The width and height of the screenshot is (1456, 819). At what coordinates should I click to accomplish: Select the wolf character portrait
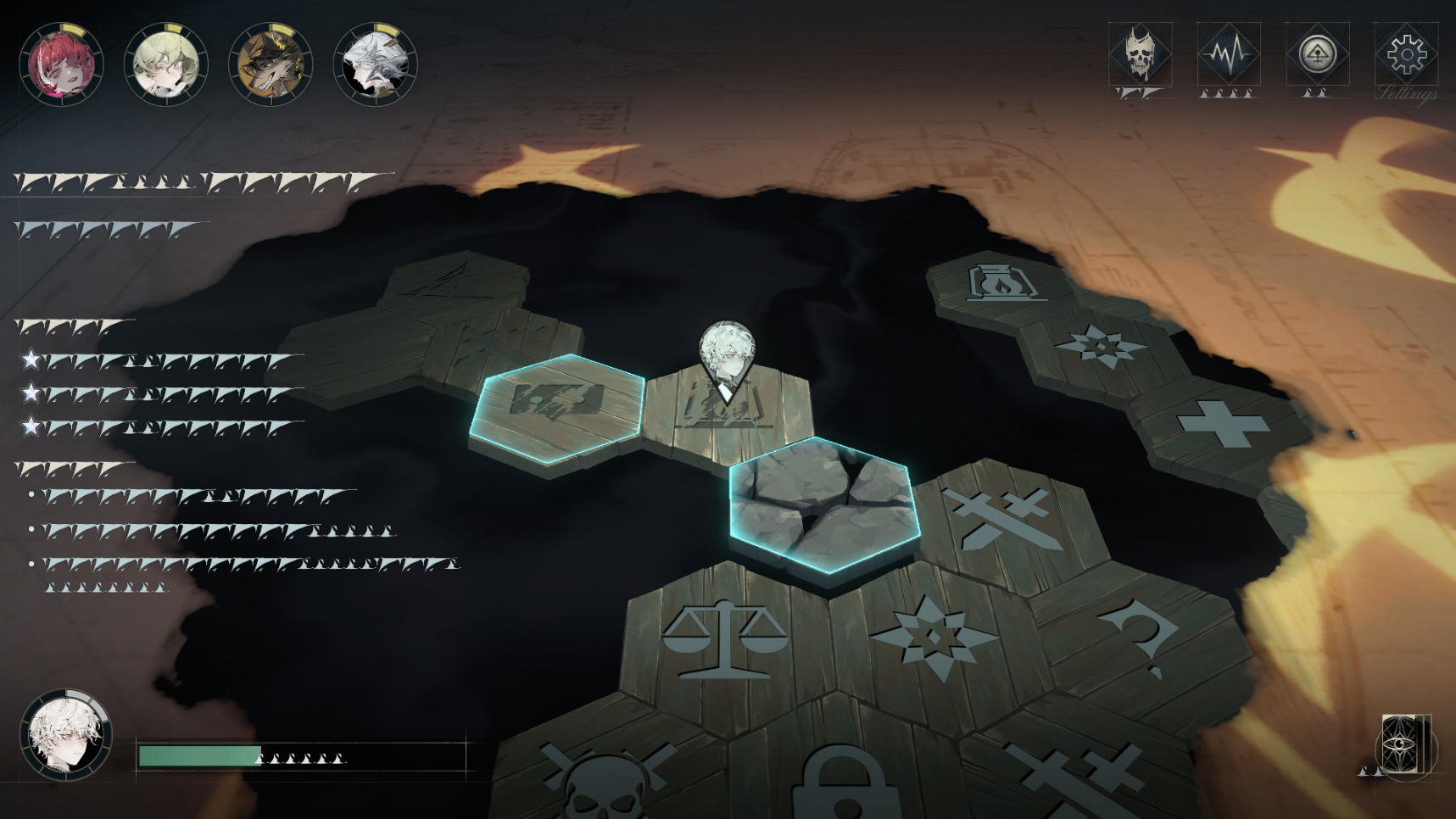tap(268, 63)
